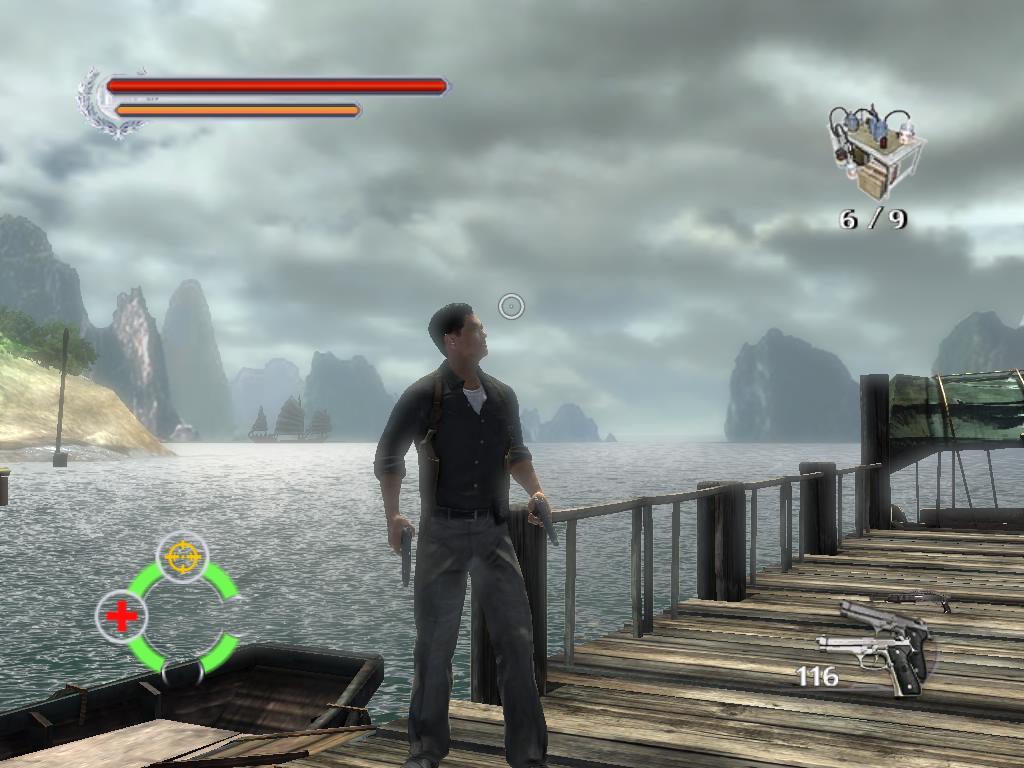
Task: Activate the Precision Aim crosshair icon
Action: [x=183, y=555]
